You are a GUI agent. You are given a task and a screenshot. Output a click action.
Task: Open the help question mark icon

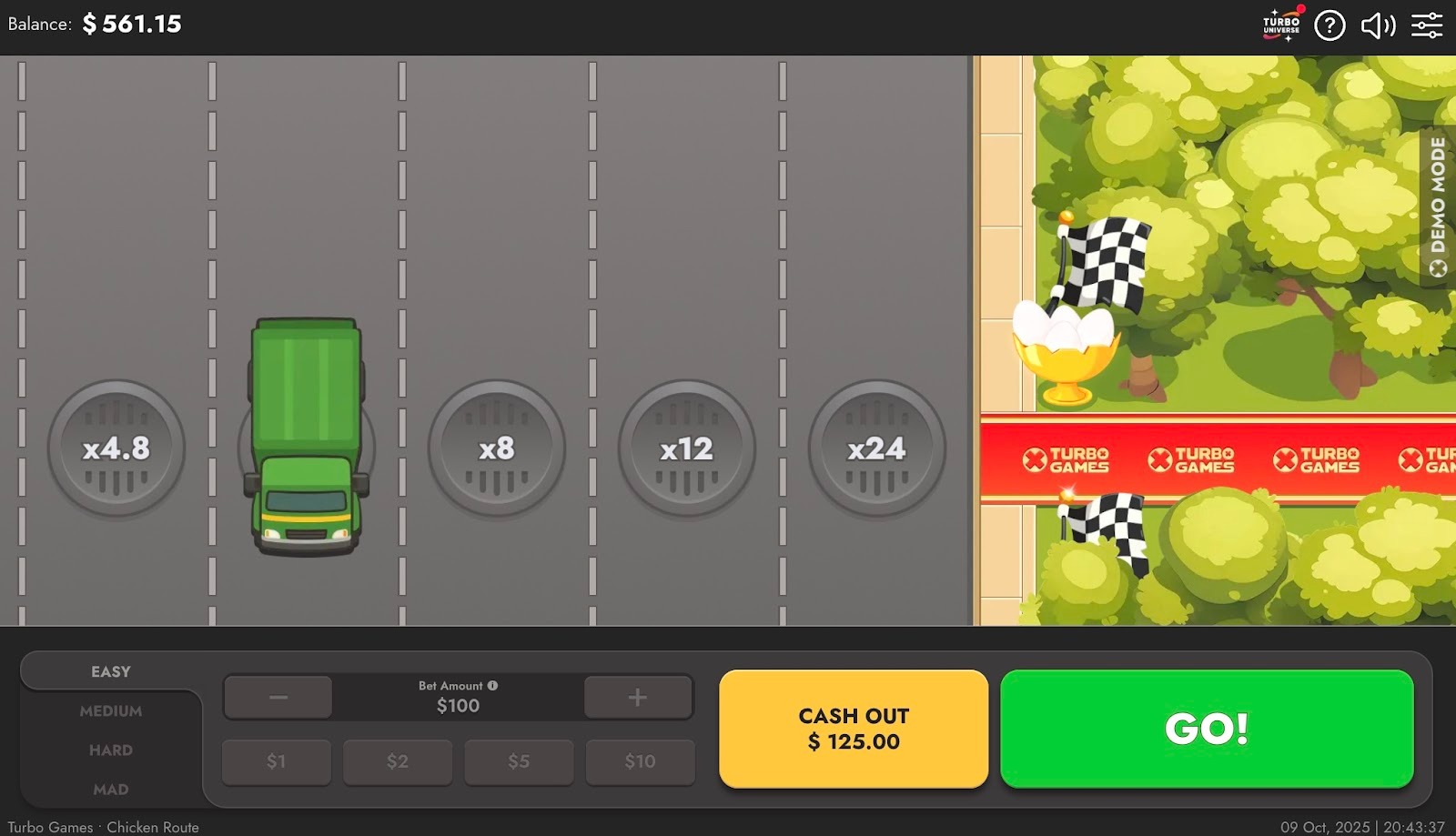tap(1330, 25)
